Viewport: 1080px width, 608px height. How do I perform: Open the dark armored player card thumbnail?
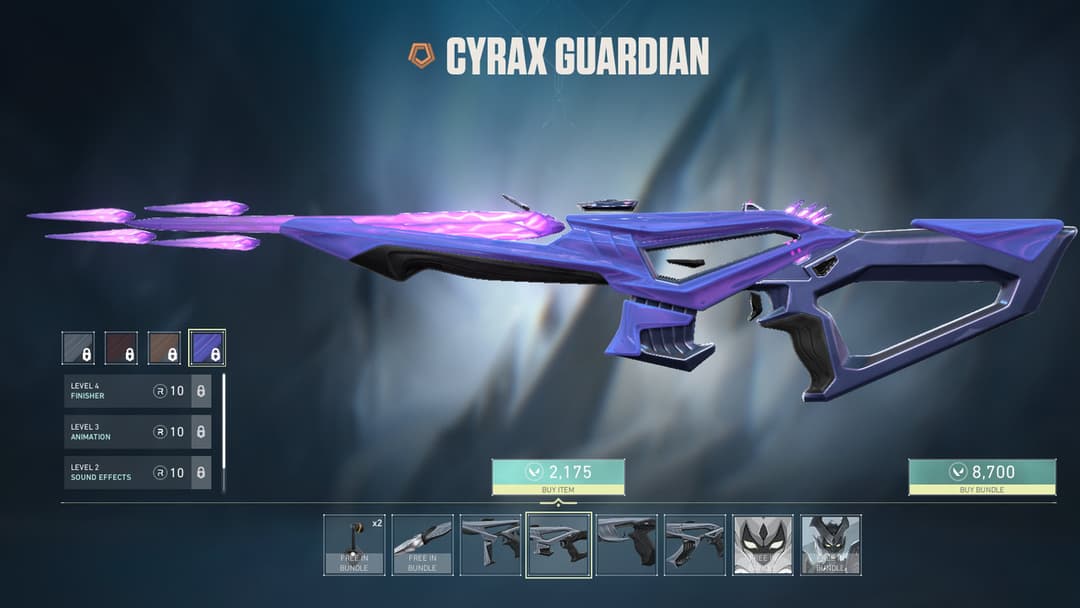point(831,545)
